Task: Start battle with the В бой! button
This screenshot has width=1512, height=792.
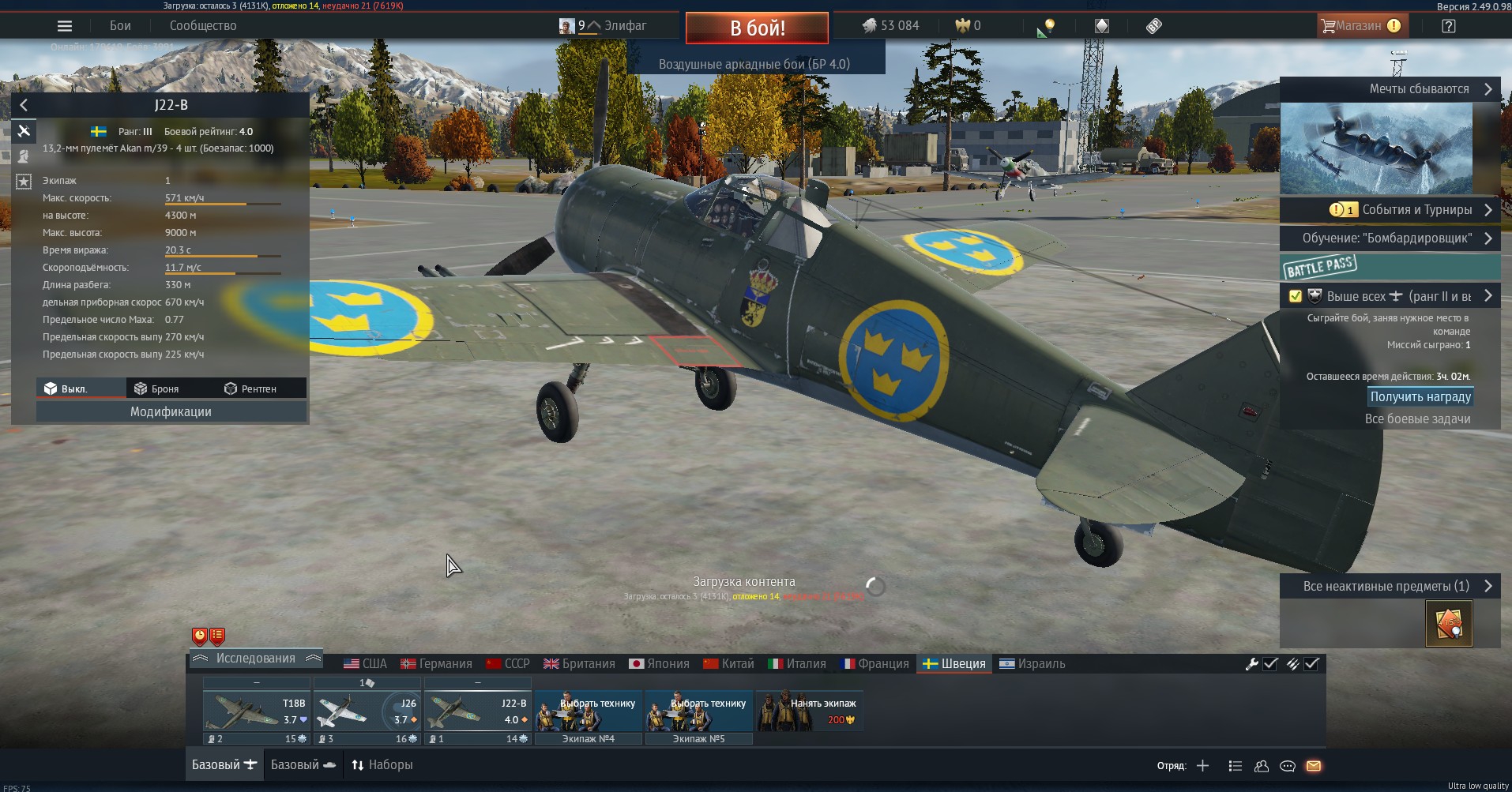Action: pos(757,28)
